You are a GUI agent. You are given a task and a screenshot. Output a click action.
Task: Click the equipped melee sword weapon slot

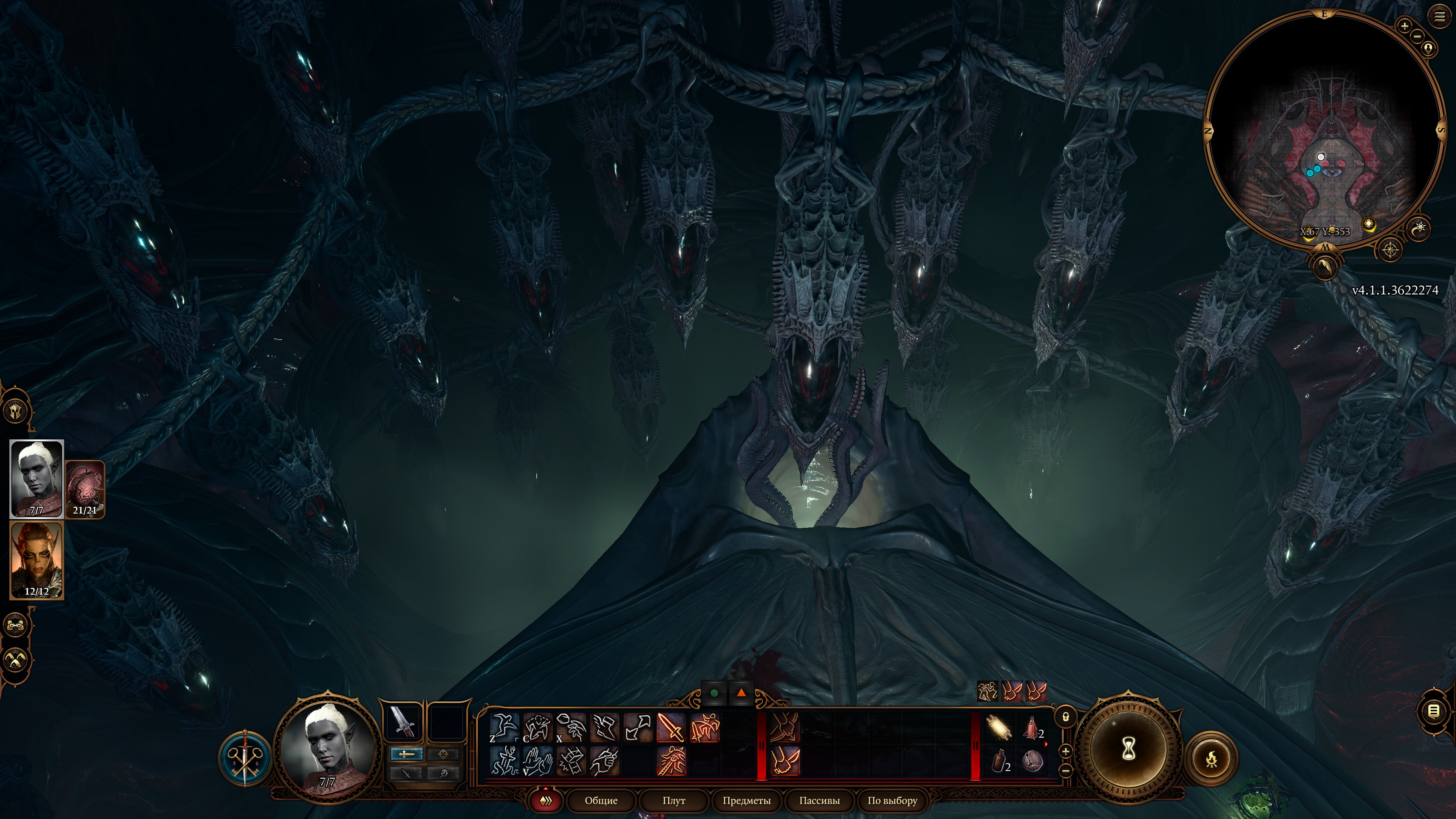[x=403, y=722]
